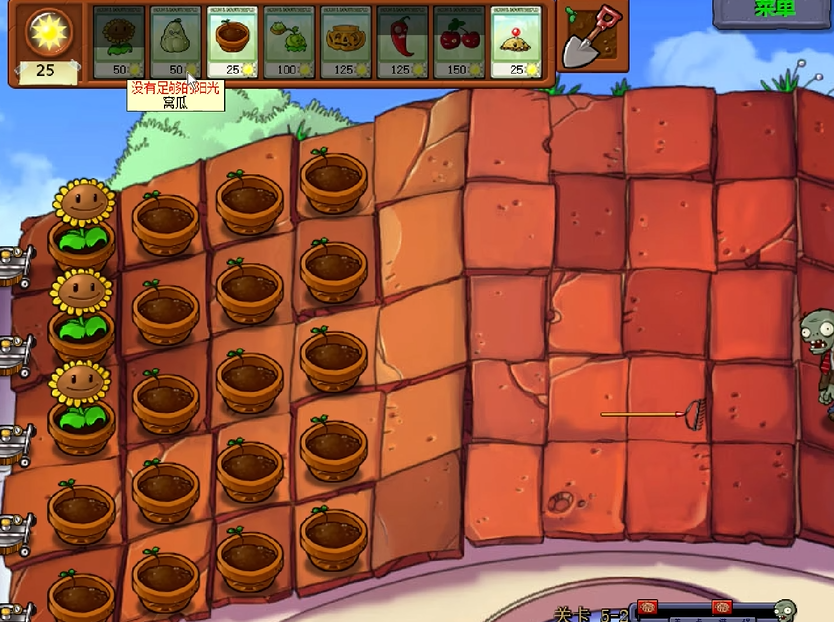Select the Jalapeno seed packet
This screenshot has width=834, height=622.
point(404,42)
